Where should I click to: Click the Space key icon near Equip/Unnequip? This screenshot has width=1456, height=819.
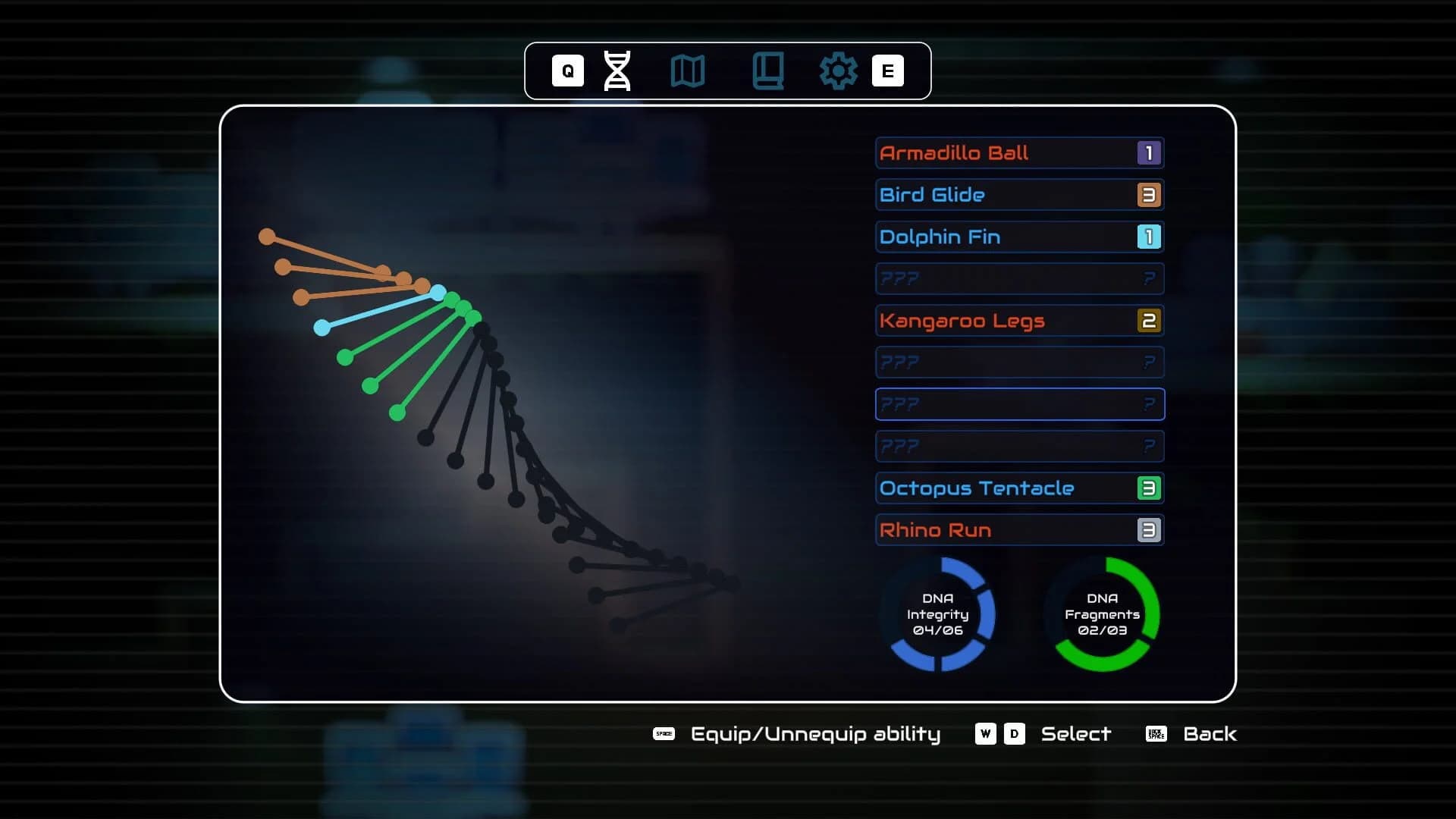(664, 733)
